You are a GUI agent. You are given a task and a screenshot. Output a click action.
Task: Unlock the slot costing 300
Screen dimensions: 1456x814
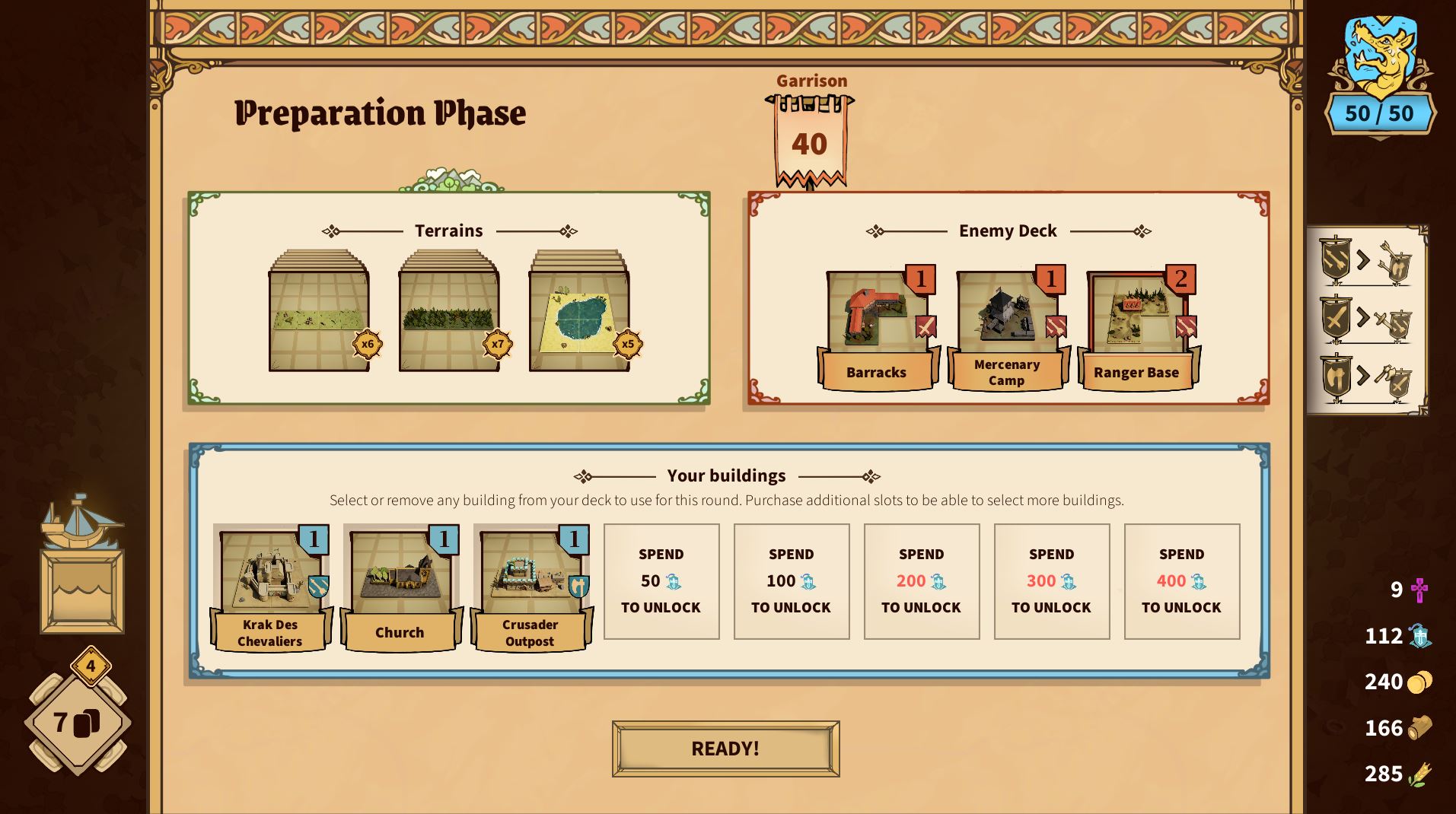point(1051,581)
